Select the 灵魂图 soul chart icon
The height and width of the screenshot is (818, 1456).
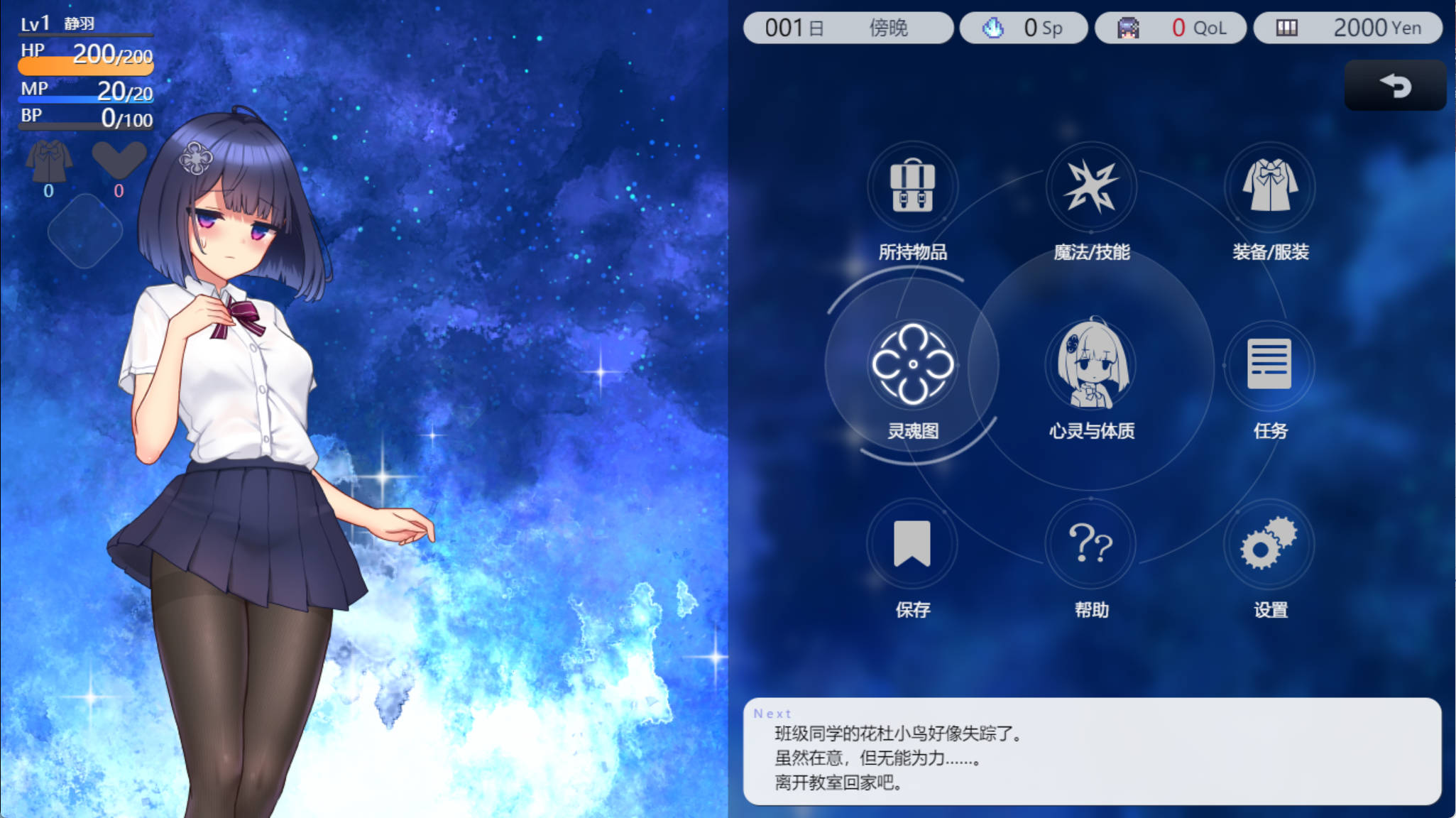click(x=913, y=364)
